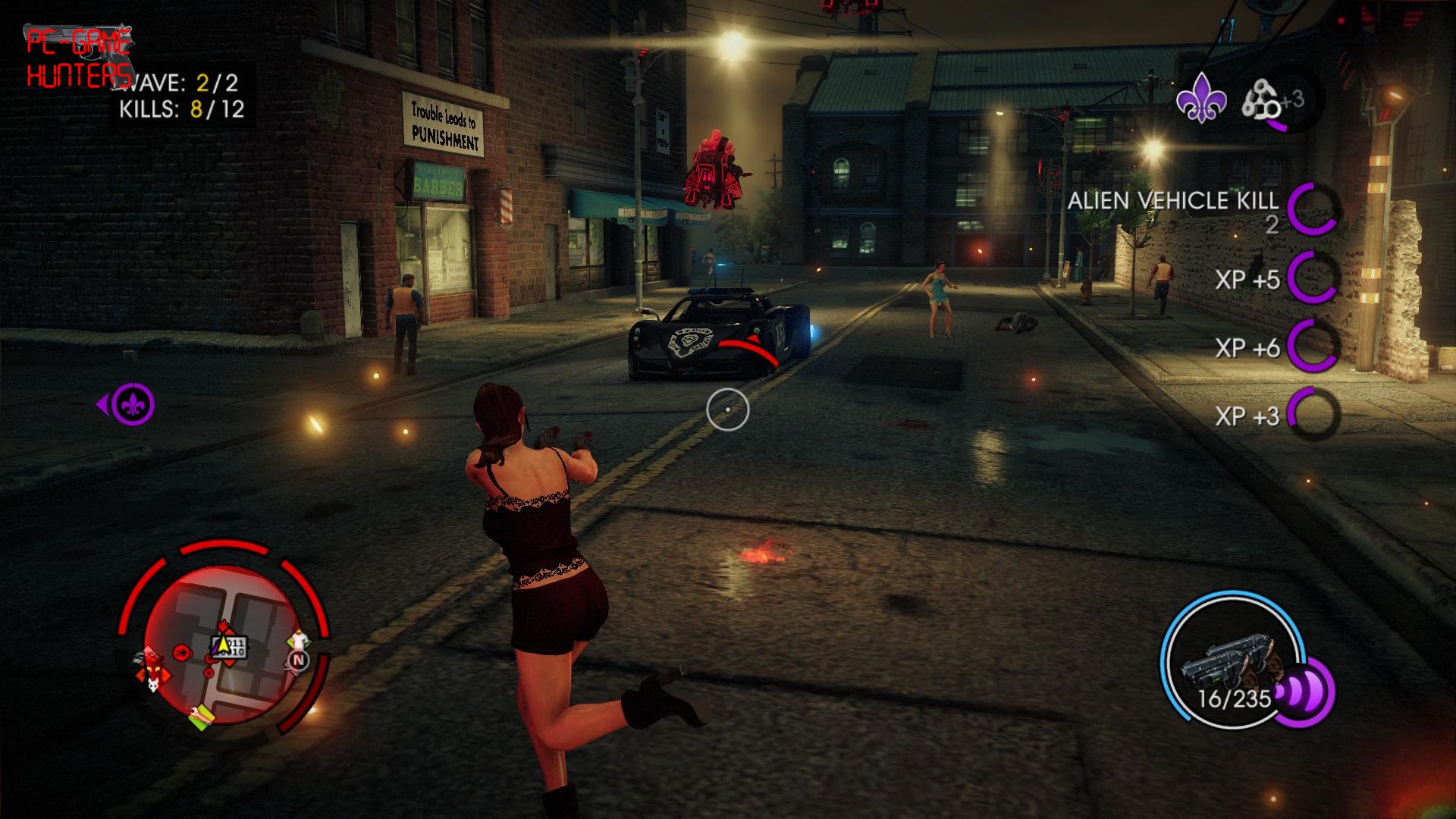Click the purple fleur-de-lis offscreen marker

coord(133,405)
